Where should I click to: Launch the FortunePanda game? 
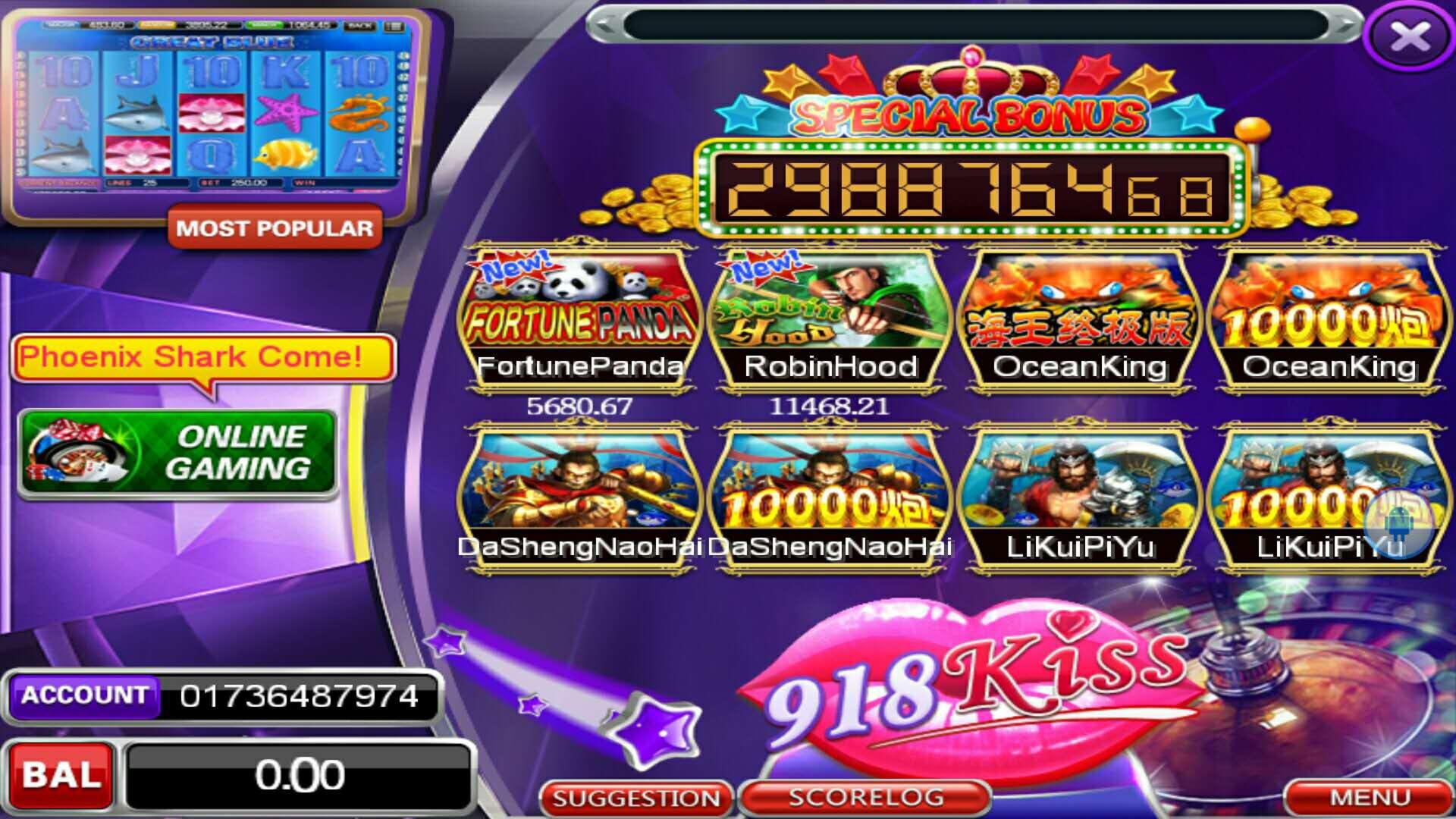tap(580, 318)
